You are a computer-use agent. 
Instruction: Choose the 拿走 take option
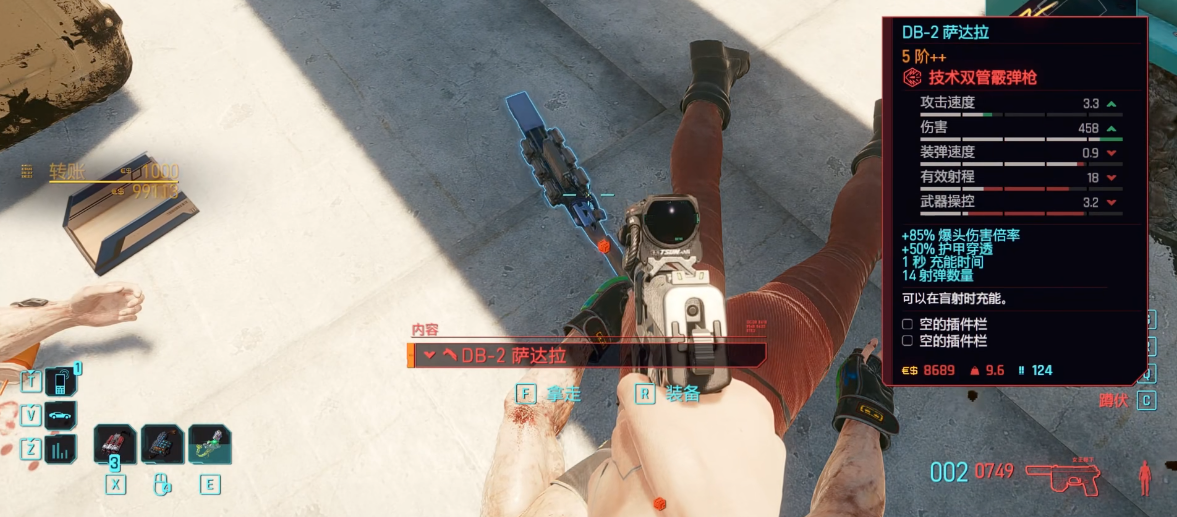click(x=548, y=394)
